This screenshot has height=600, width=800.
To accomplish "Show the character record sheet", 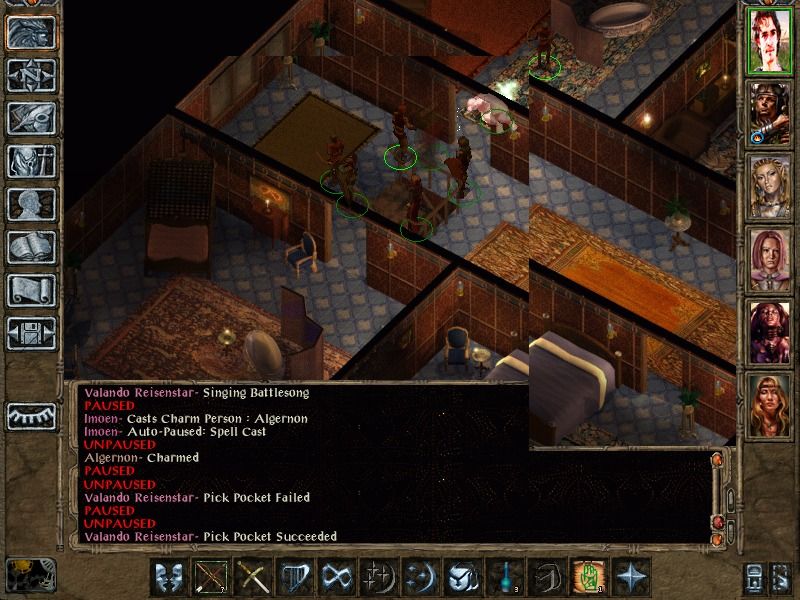I will tap(31, 204).
